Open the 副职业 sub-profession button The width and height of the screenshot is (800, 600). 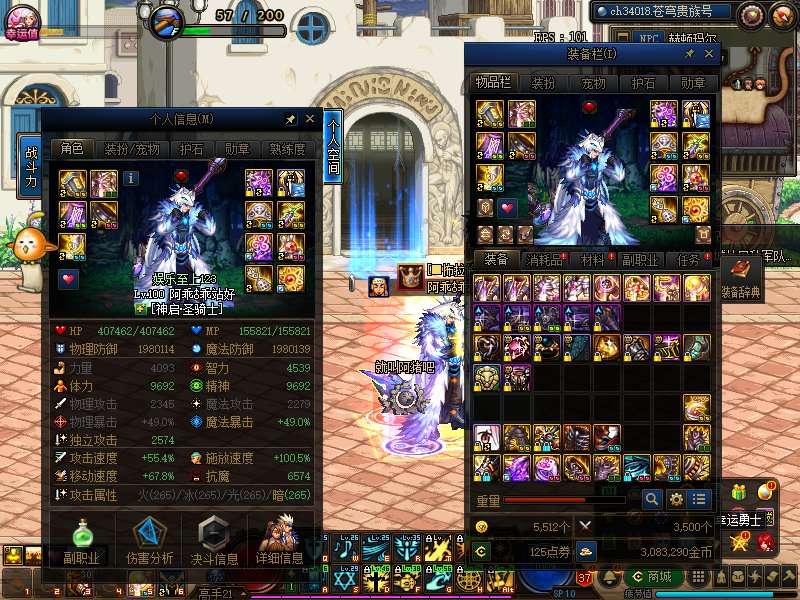(81, 540)
